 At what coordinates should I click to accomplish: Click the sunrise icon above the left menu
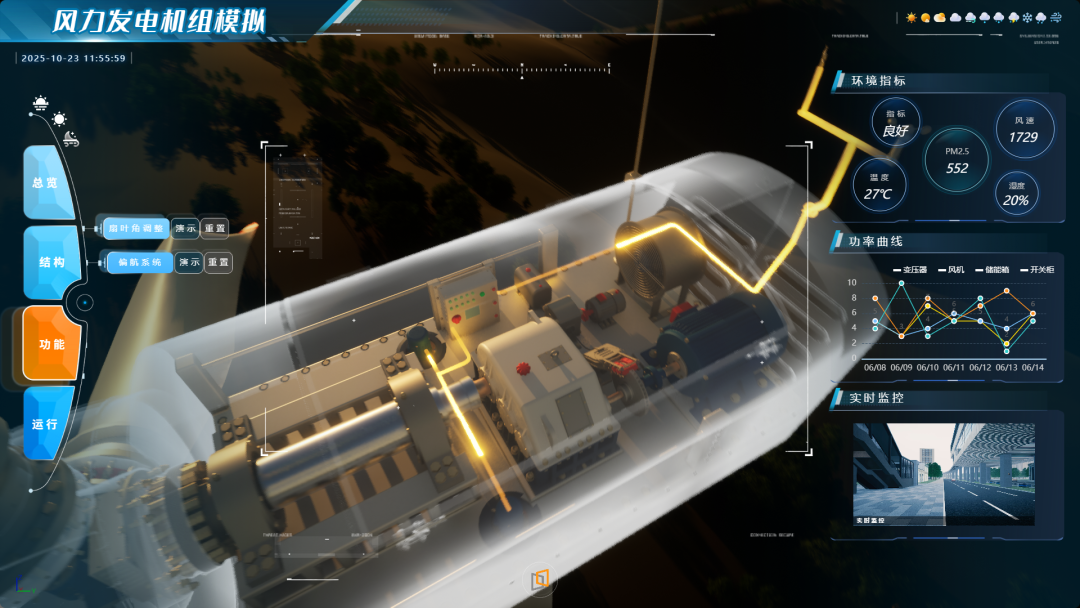coord(41,102)
